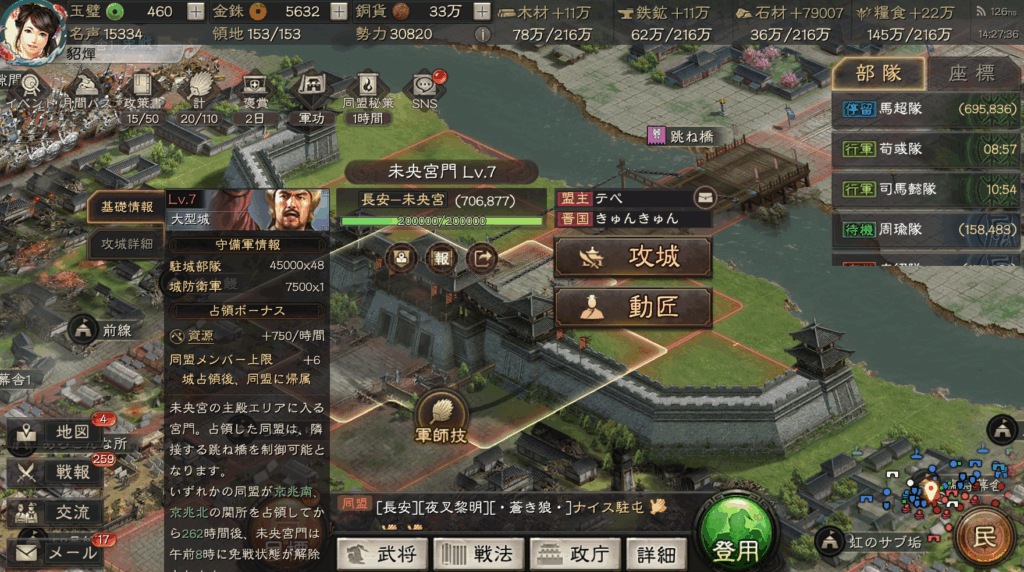Screen dimensions: 1024x572
Task: Open the round 民 civilian button
Action: click(x=985, y=536)
